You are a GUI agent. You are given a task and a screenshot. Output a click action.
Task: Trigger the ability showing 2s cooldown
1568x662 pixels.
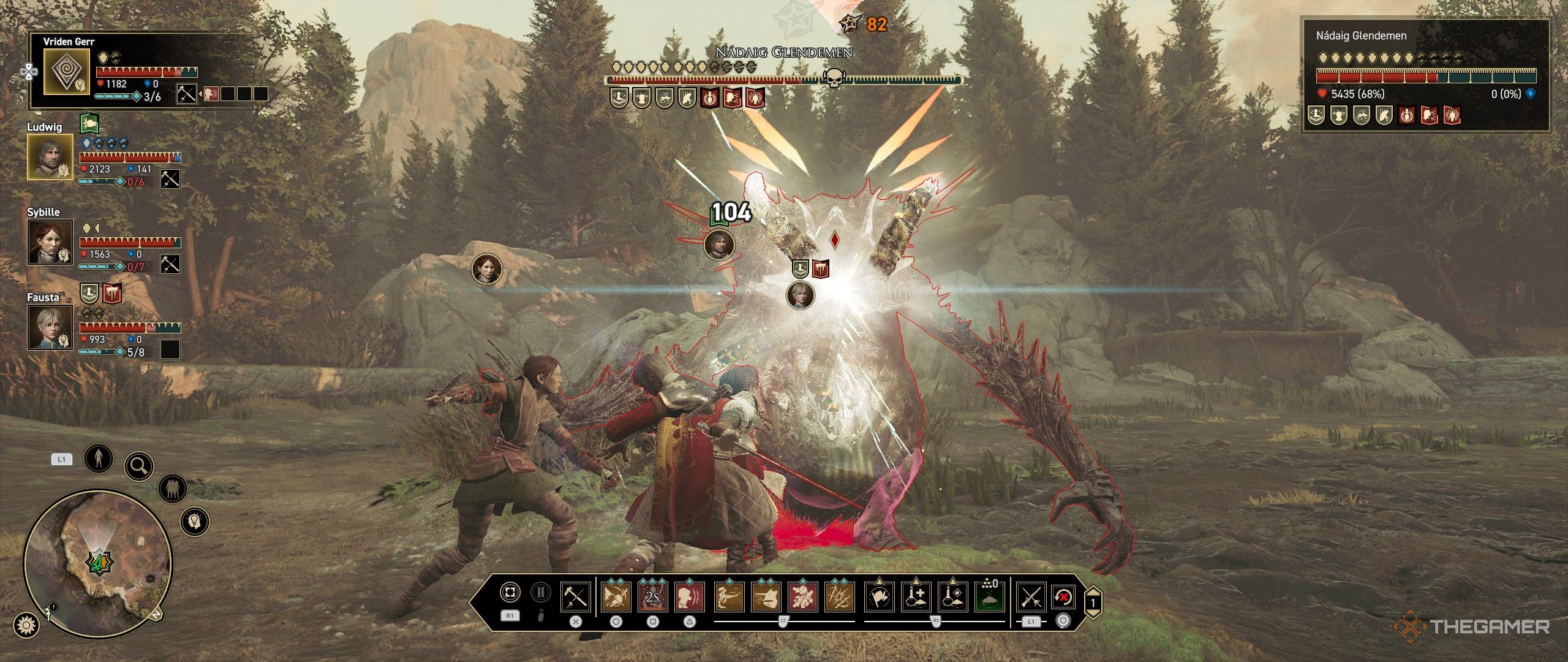pyautogui.click(x=653, y=596)
